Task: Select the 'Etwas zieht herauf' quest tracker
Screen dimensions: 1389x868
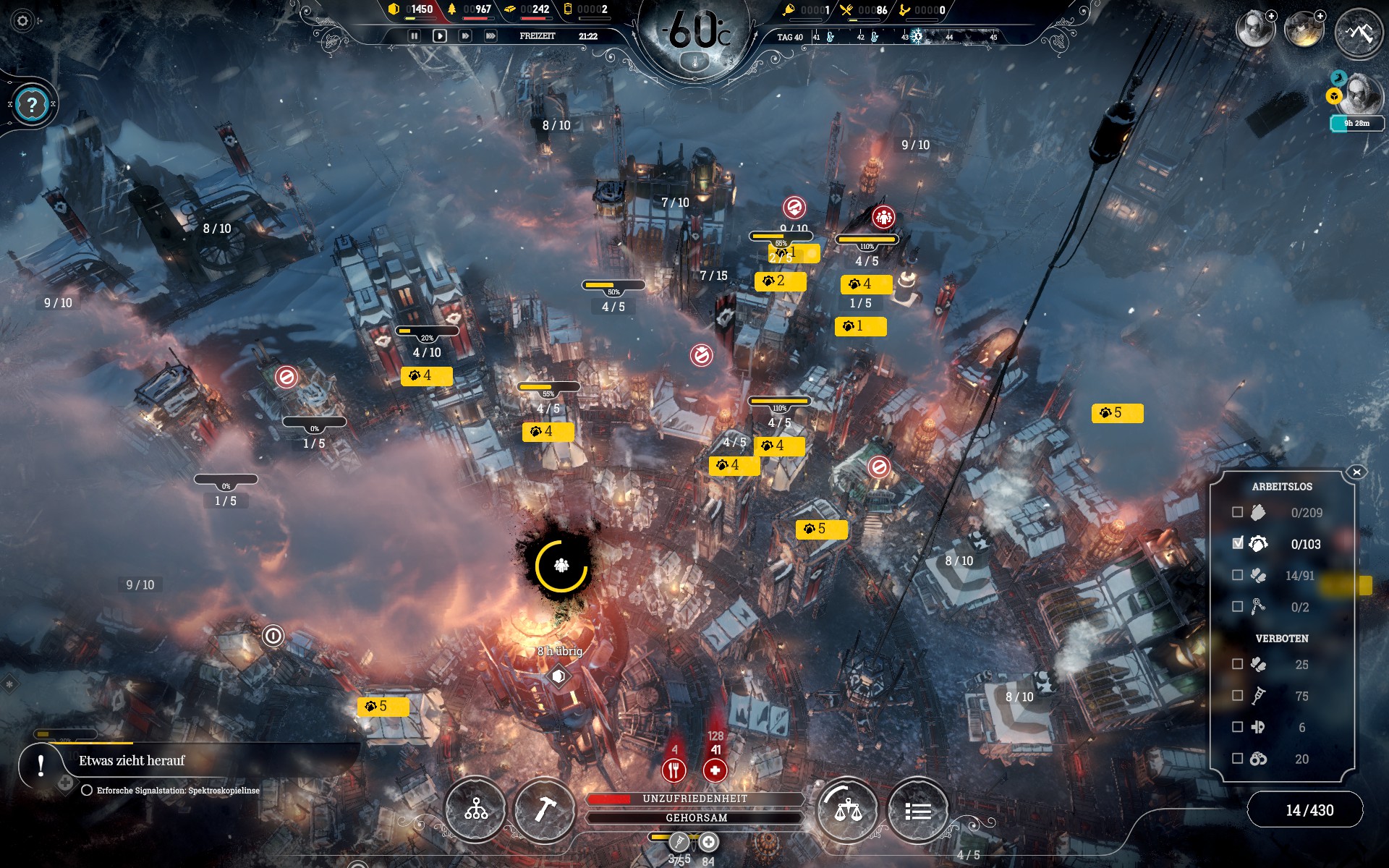Action: tap(132, 761)
